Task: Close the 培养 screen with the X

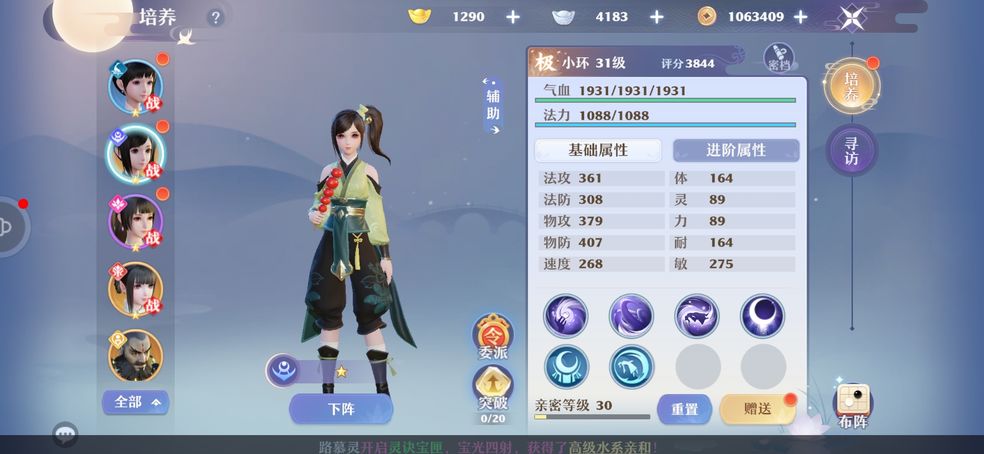Action: (x=852, y=17)
